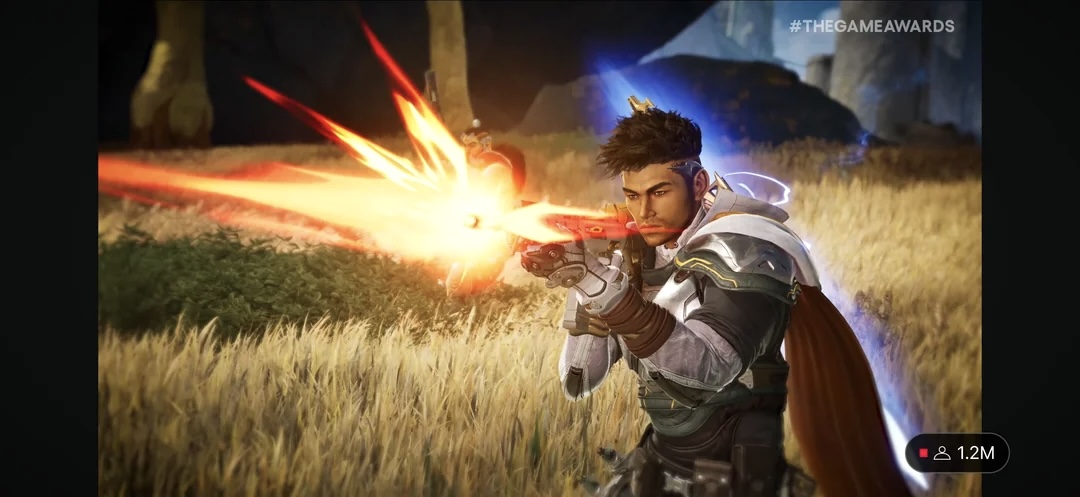Tap the 1.2M live viewer count badge

click(x=957, y=453)
